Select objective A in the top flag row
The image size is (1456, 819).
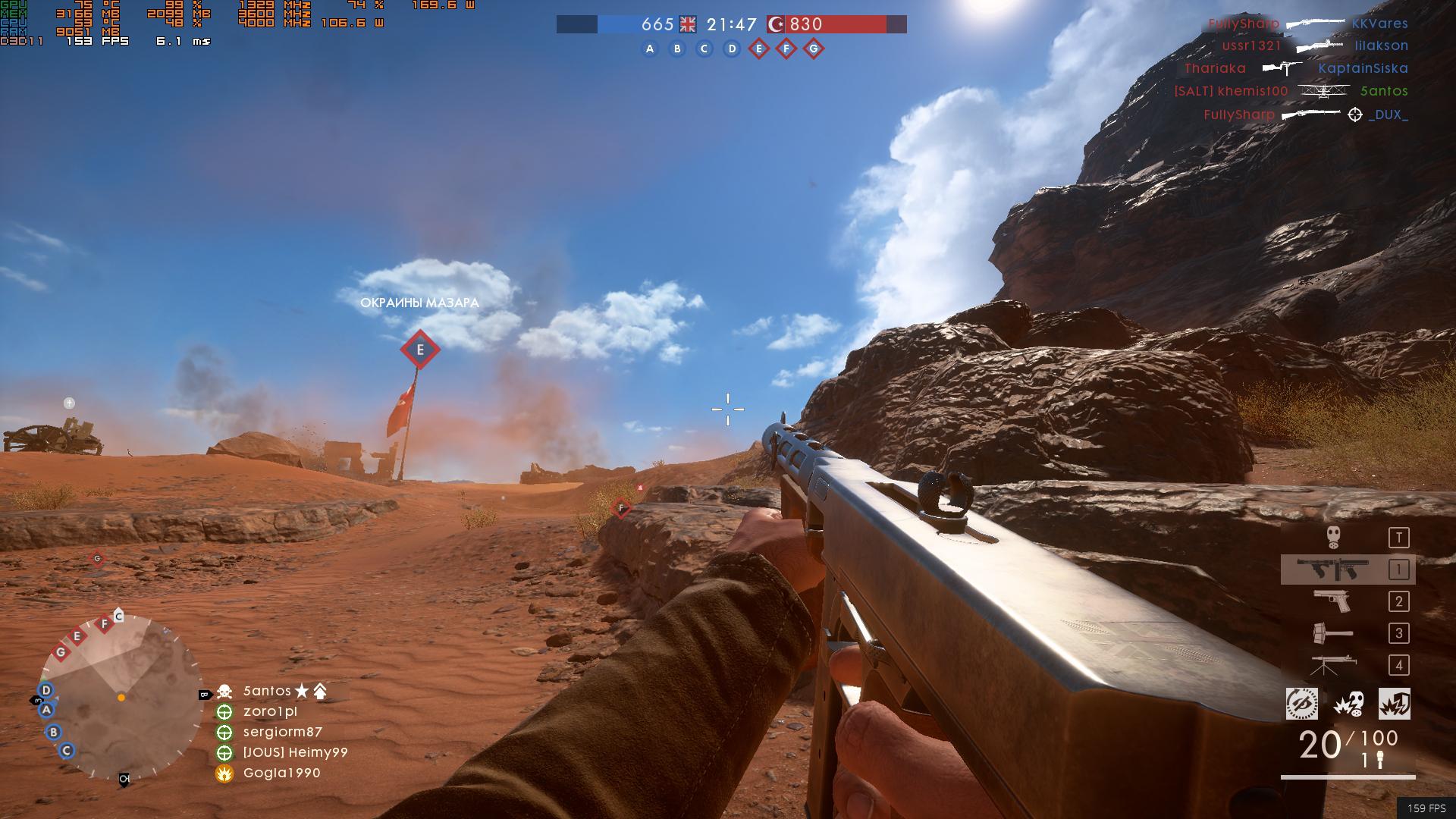649,49
